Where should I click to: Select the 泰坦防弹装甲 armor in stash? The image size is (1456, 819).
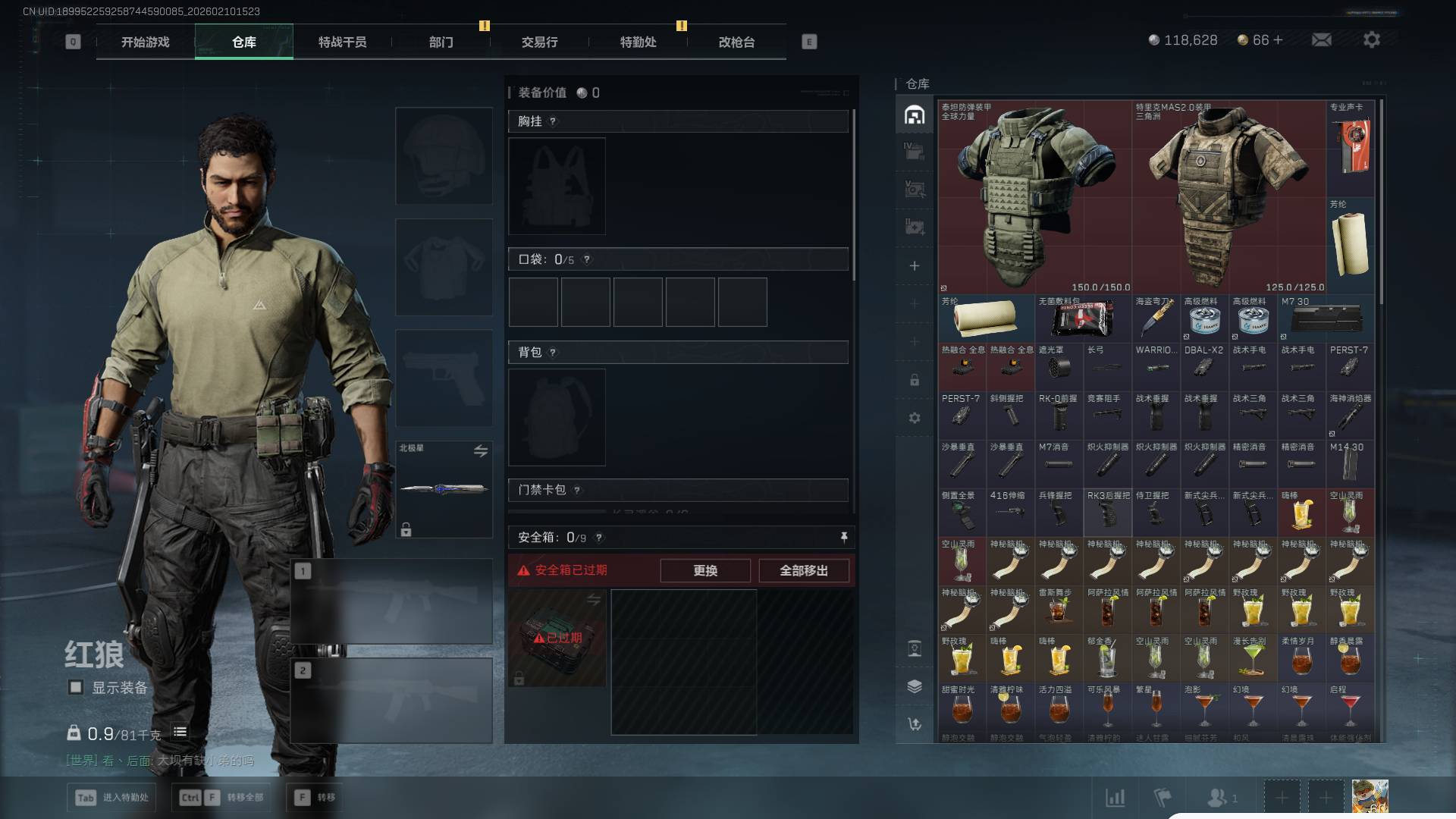coord(1034,197)
